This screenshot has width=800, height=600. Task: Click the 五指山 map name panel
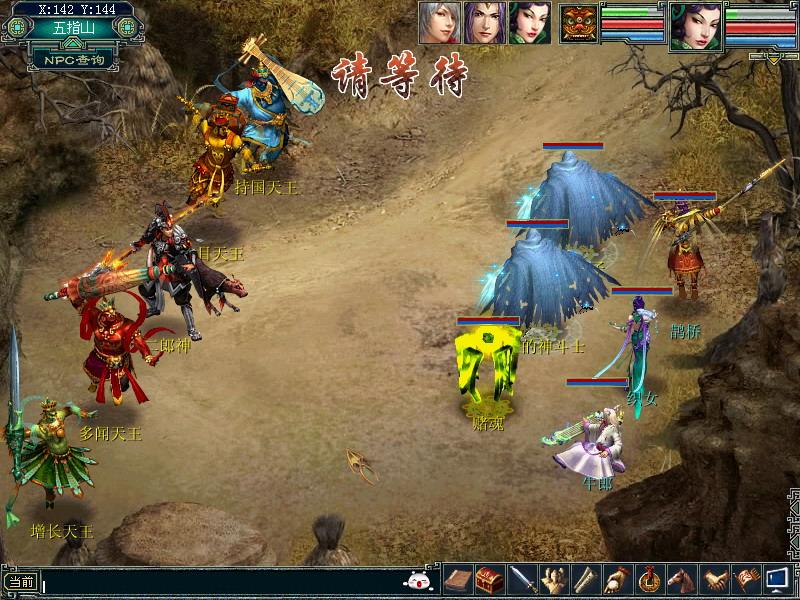pyautogui.click(x=67, y=28)
